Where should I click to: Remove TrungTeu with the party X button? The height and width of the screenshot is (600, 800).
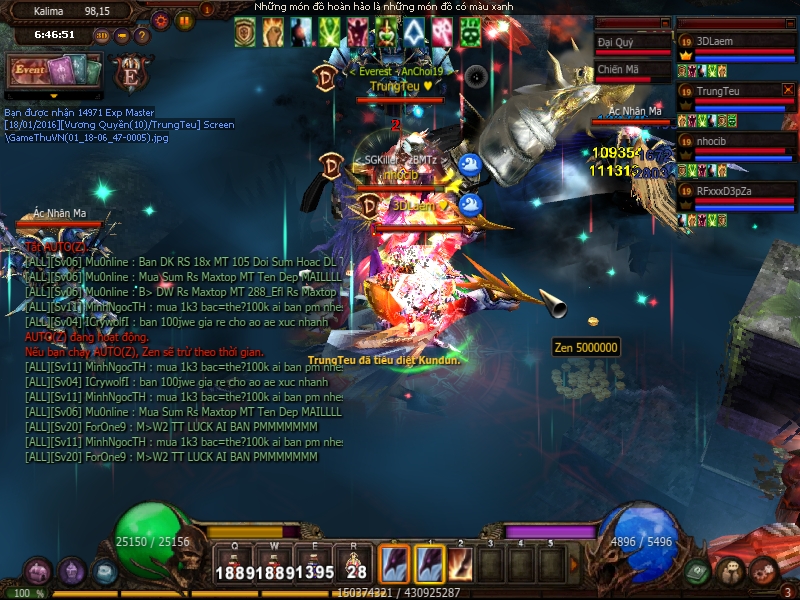[x=787, y=90]
